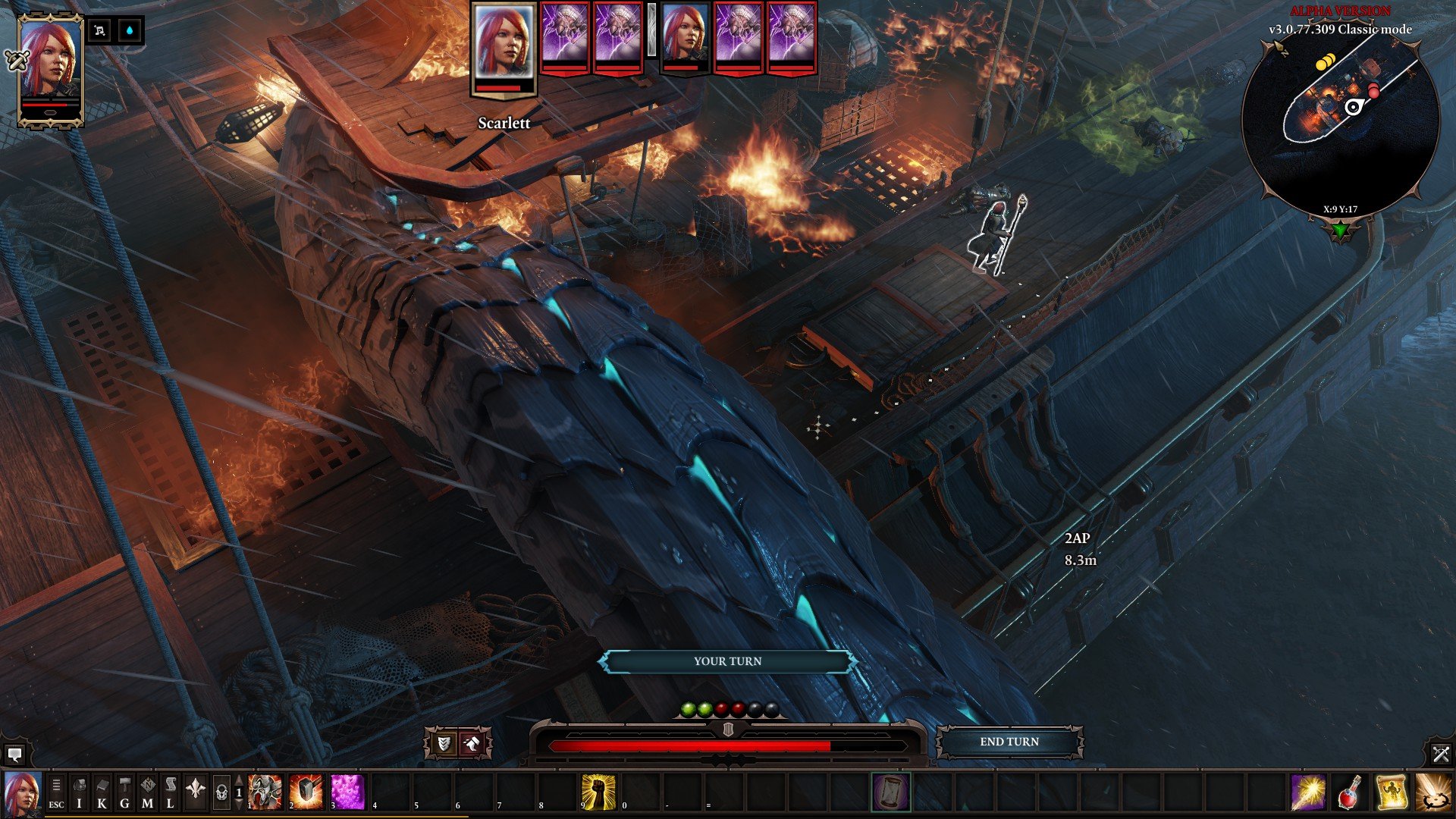
Task: Use the flaming hammer skill in slot 2
Action: (x=306, y=792)
